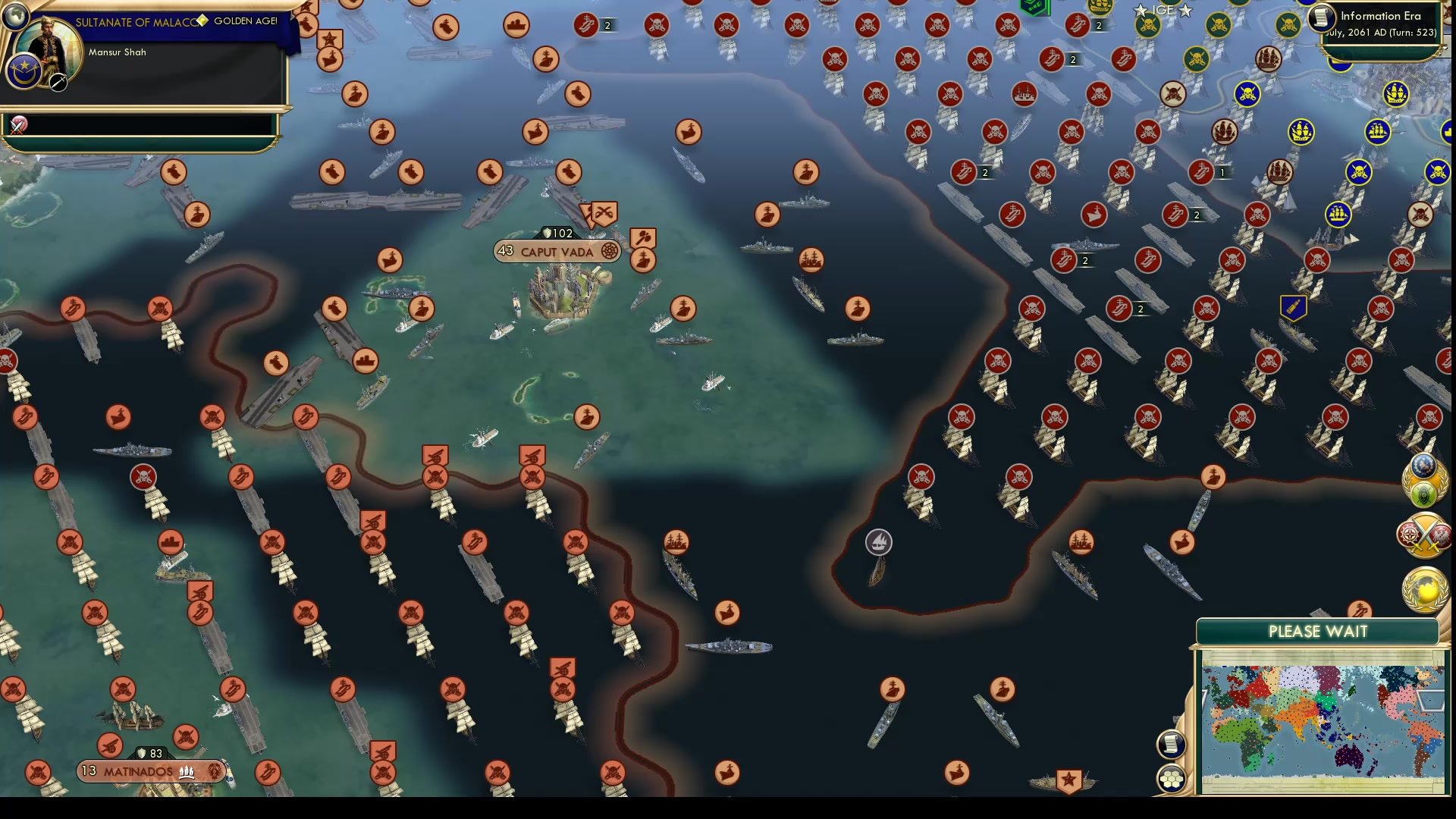Toggle strategic view with the hex grid icon

tap(1172, 777)
